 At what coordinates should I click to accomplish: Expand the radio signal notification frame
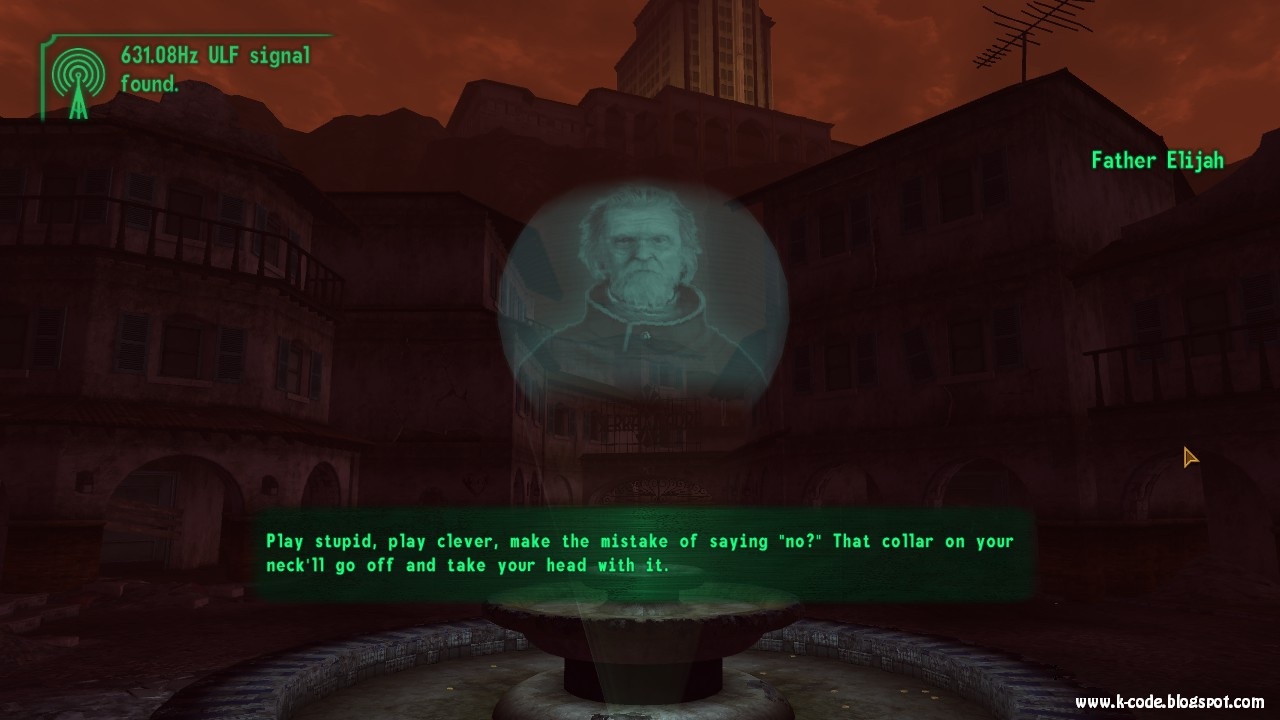click(x=180, y=68)
